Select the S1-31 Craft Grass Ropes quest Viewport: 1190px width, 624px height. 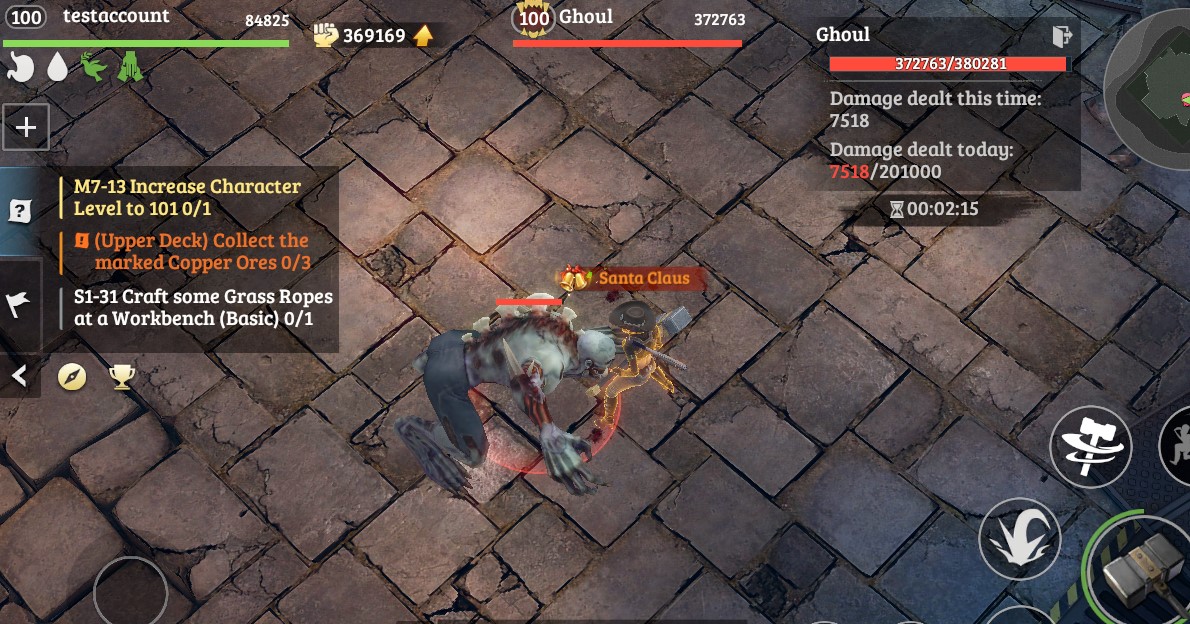click(203, 308)
